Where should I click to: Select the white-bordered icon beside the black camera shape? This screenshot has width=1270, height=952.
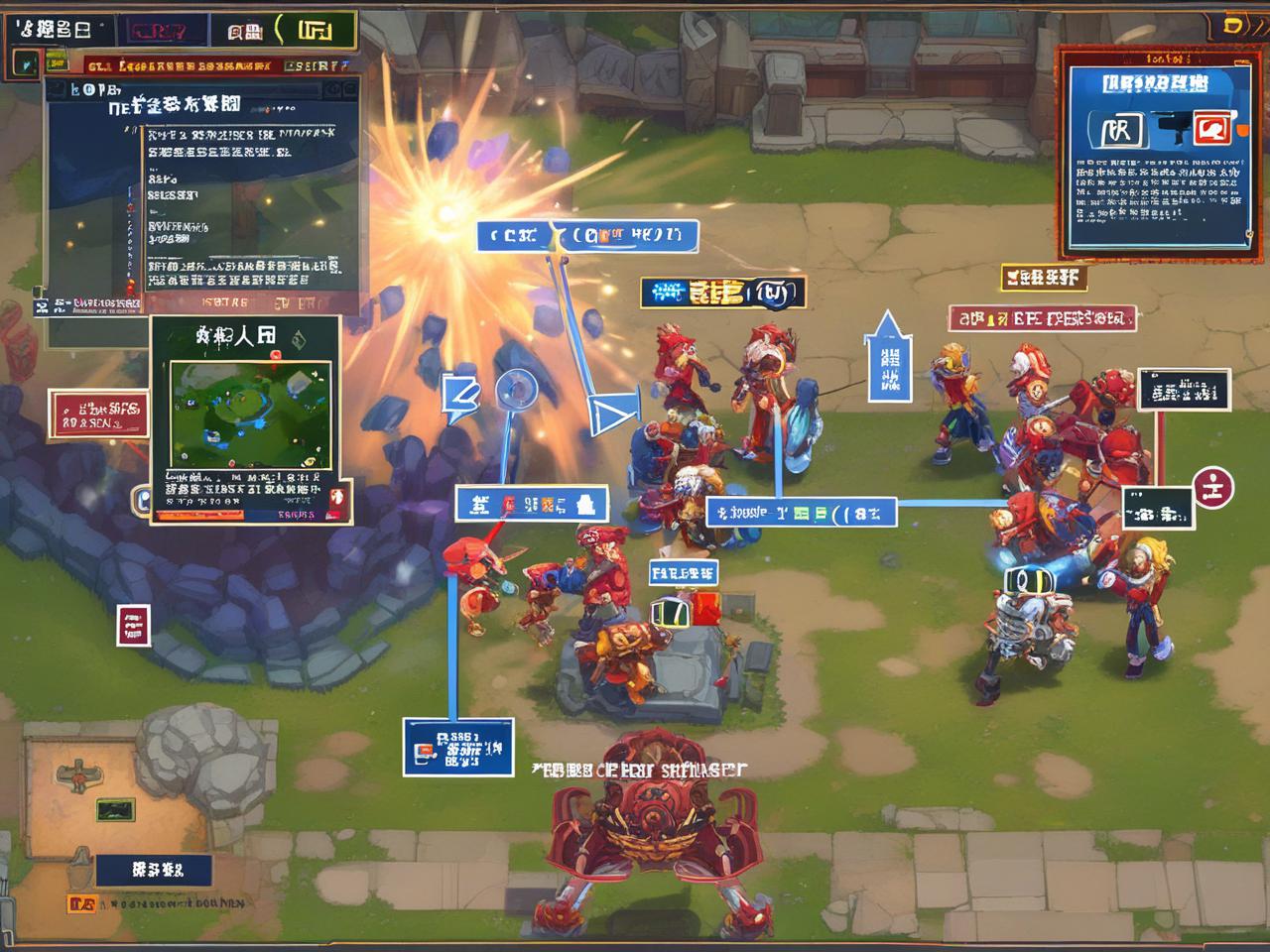coord(1117,130)
